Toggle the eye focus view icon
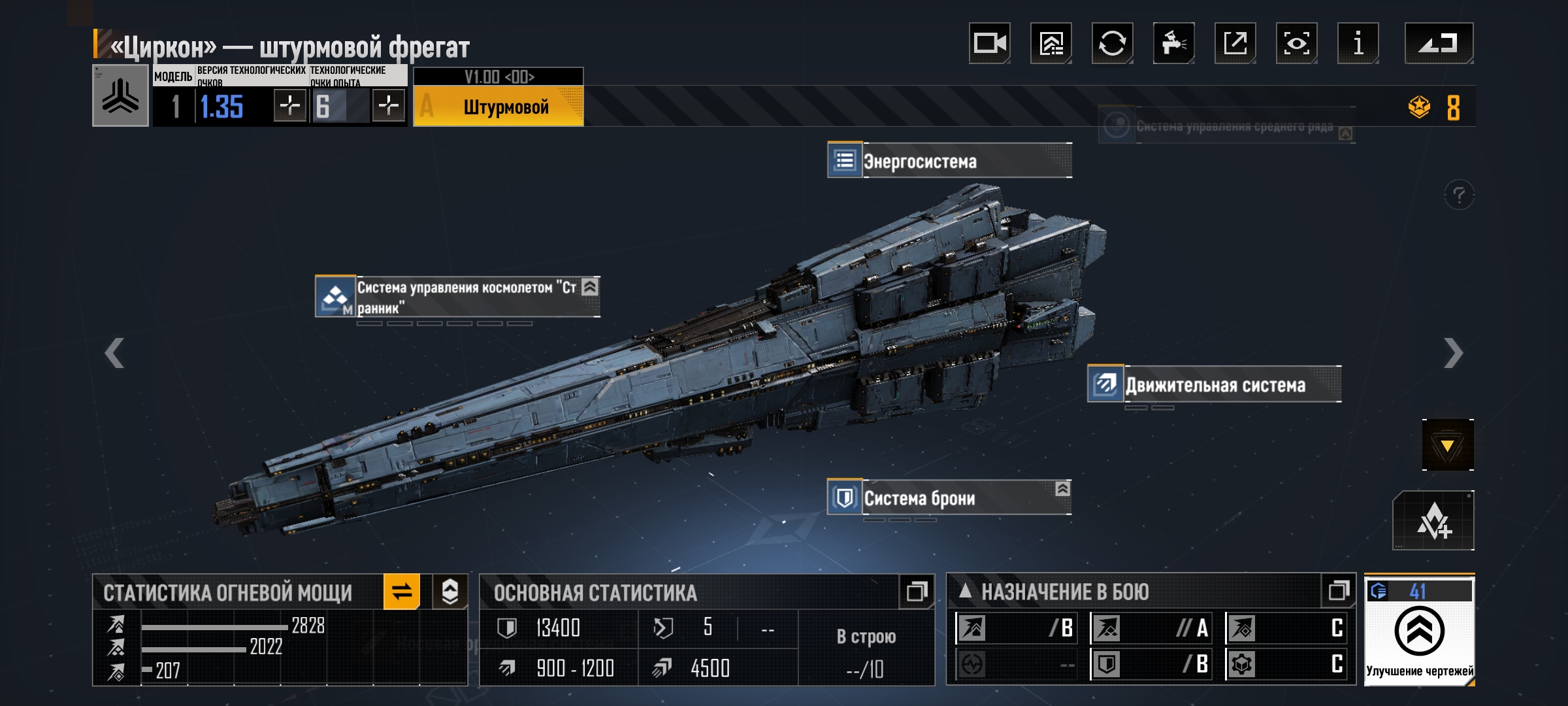This screenshot has height=706, width=1568. pos(1296,43)
